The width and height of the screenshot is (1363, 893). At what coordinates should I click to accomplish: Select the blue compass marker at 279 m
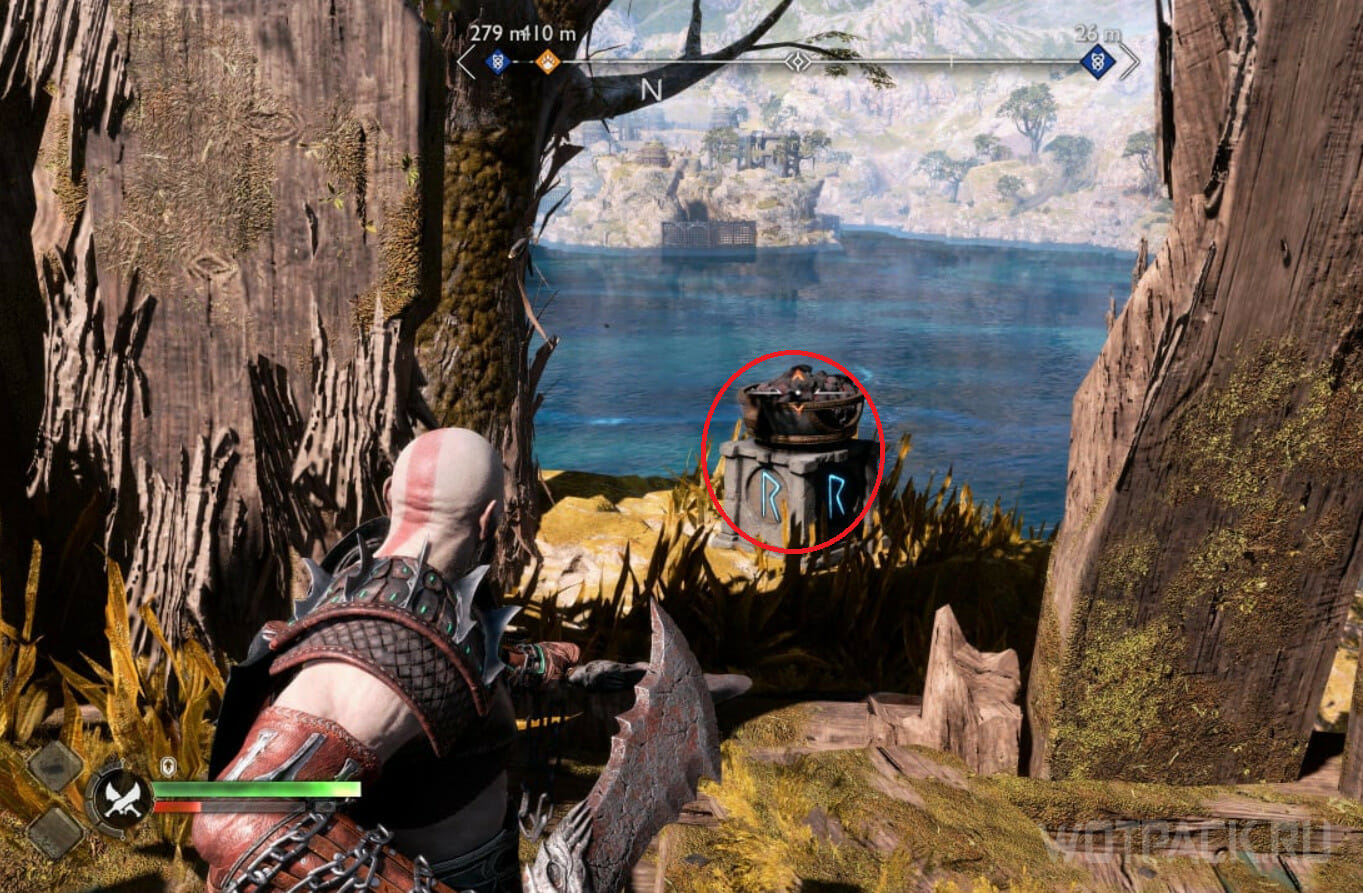click(x=497, y=63)
